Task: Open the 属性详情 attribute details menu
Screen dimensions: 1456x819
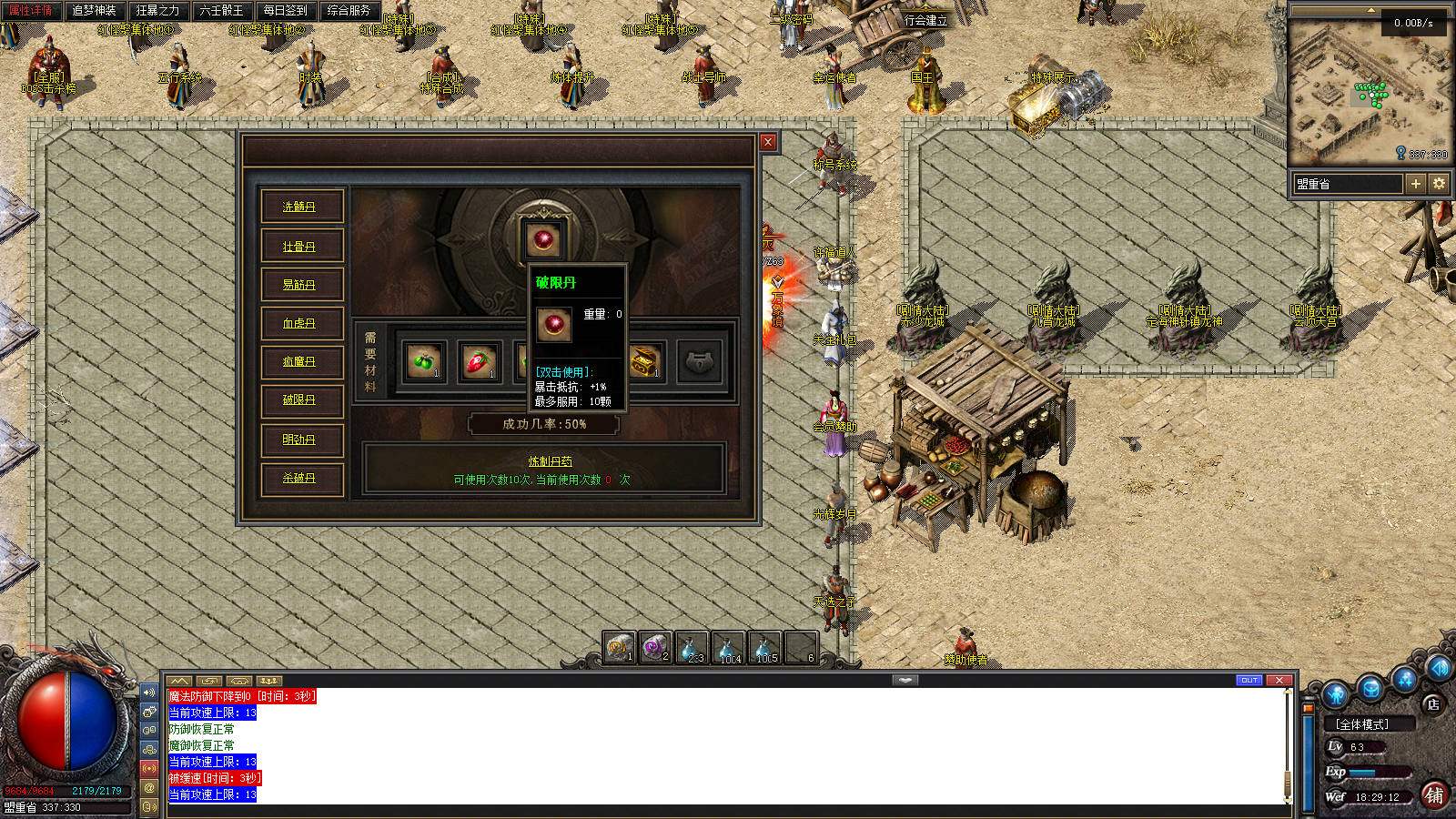Action: point(31,11)
